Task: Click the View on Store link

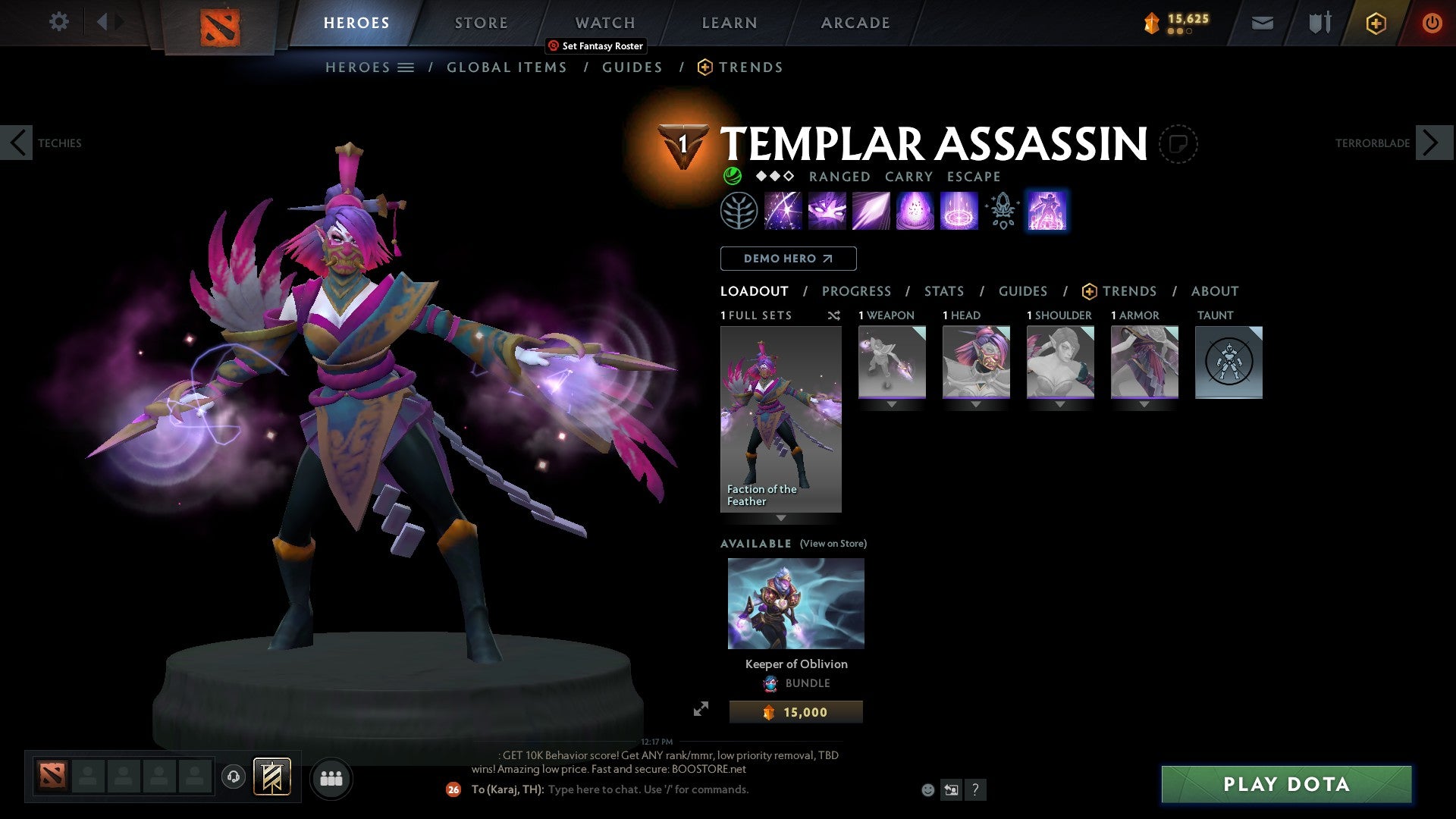Action: coord(833,544)
